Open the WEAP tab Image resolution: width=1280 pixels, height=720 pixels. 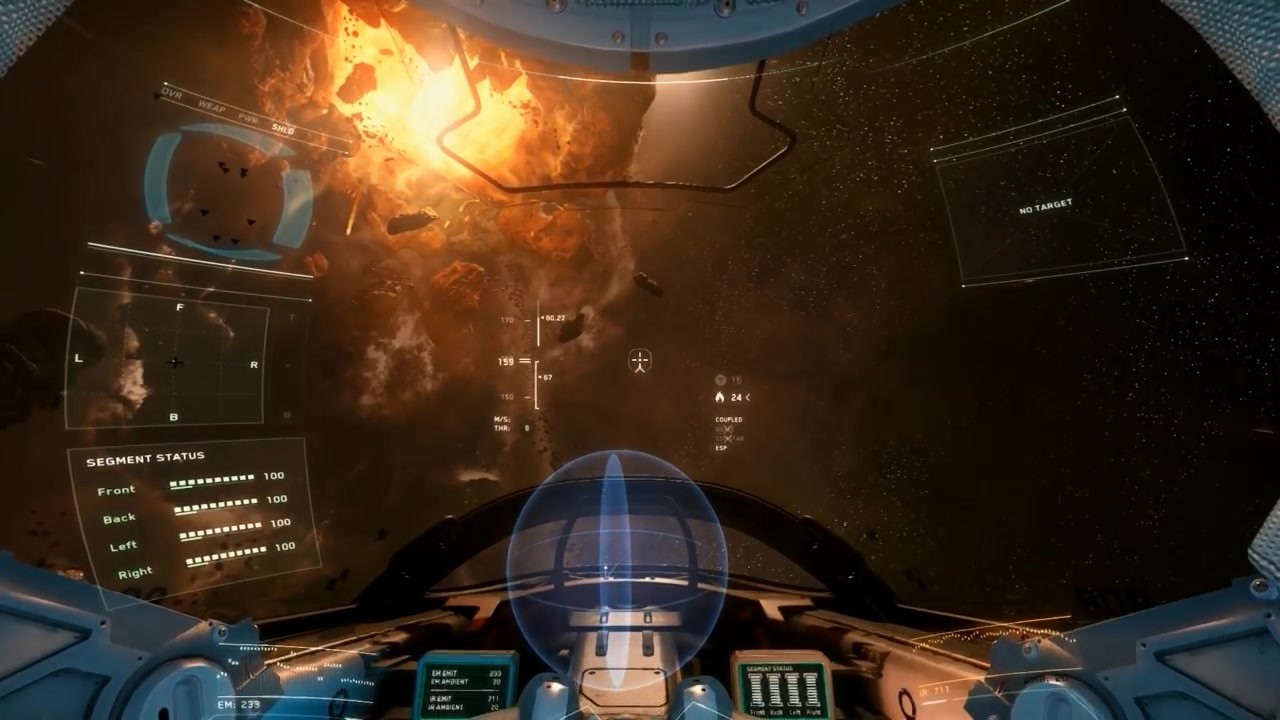click(x=209, y=106)
